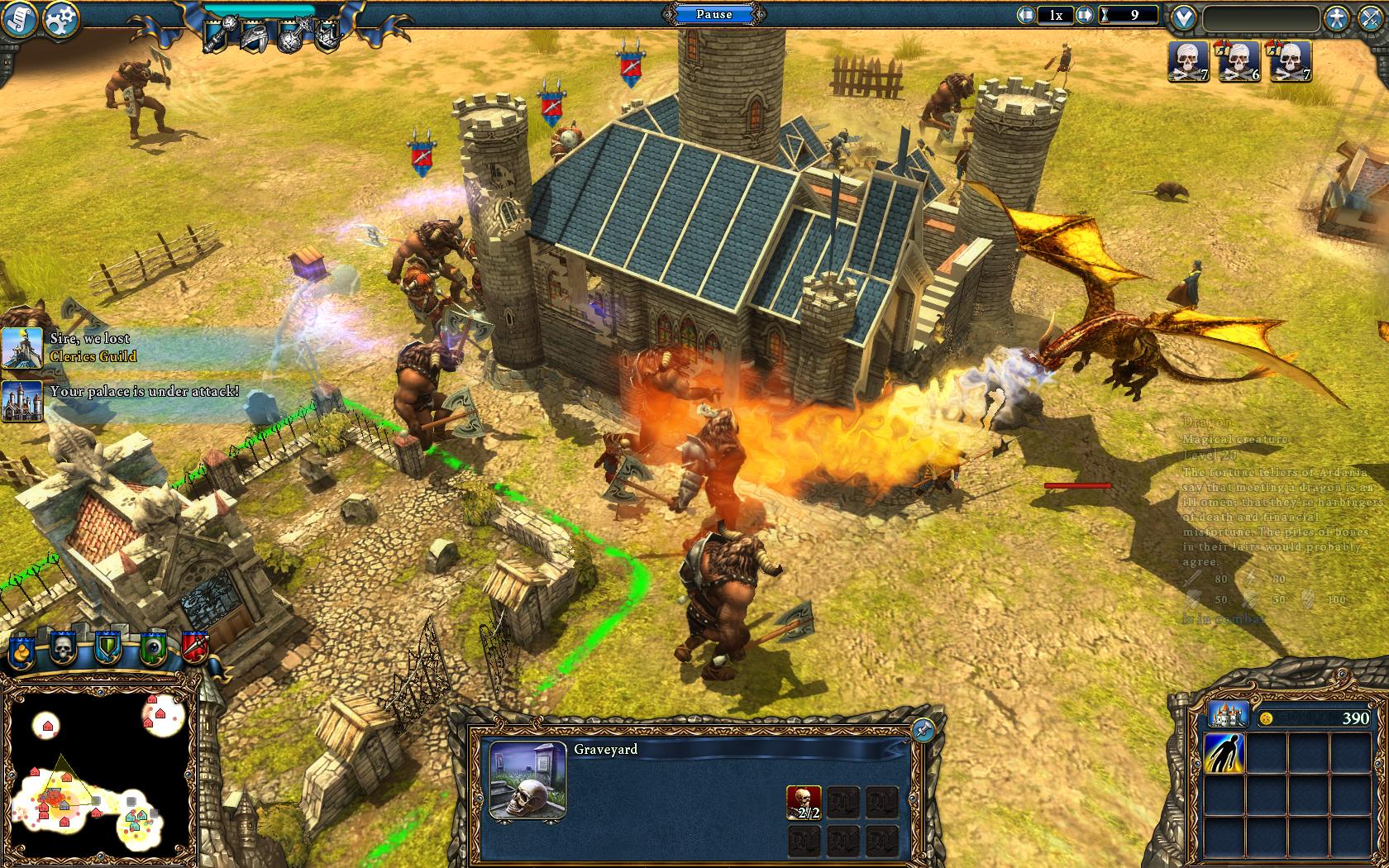Increase game speed with right arrow
This screenshot has width=1389, height=868.
coord(1083,15)
